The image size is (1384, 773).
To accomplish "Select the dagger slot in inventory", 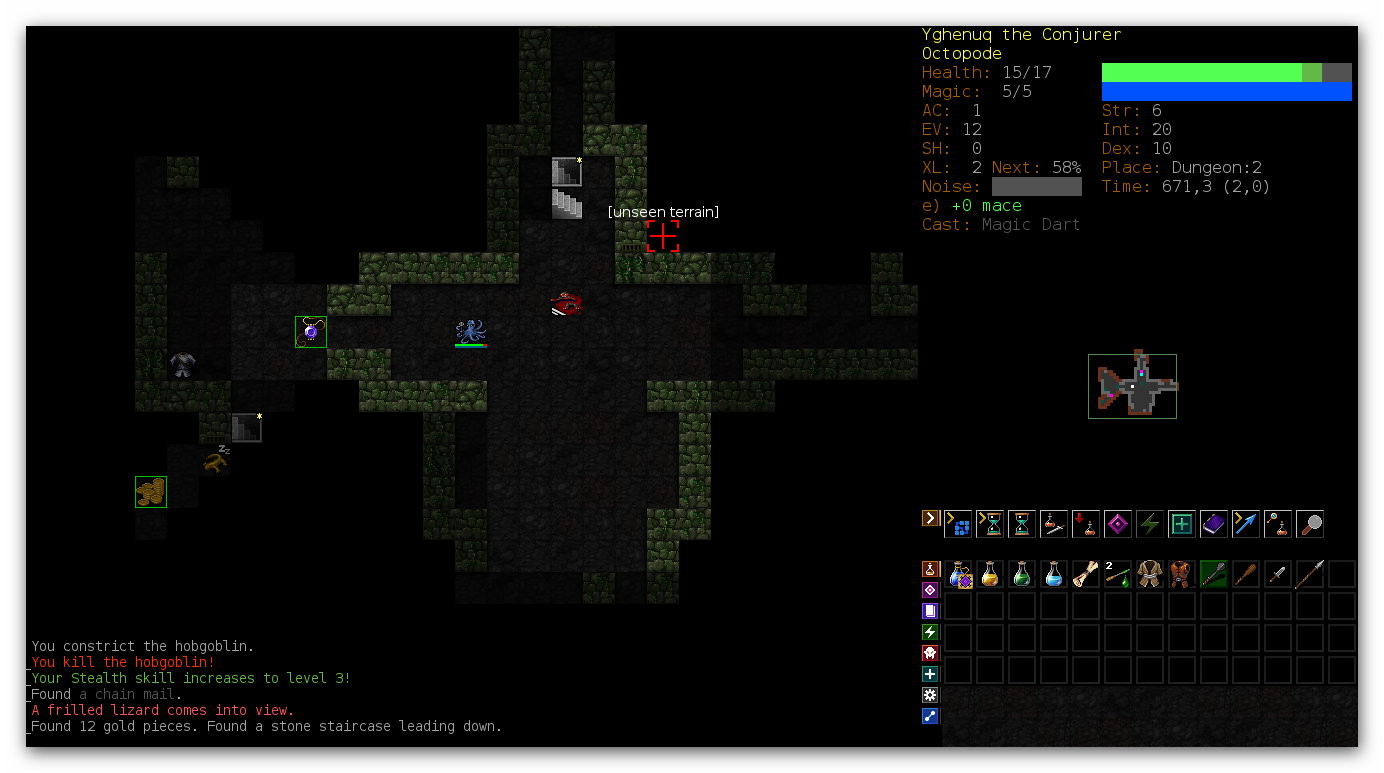I will (x=1278, y=574).
